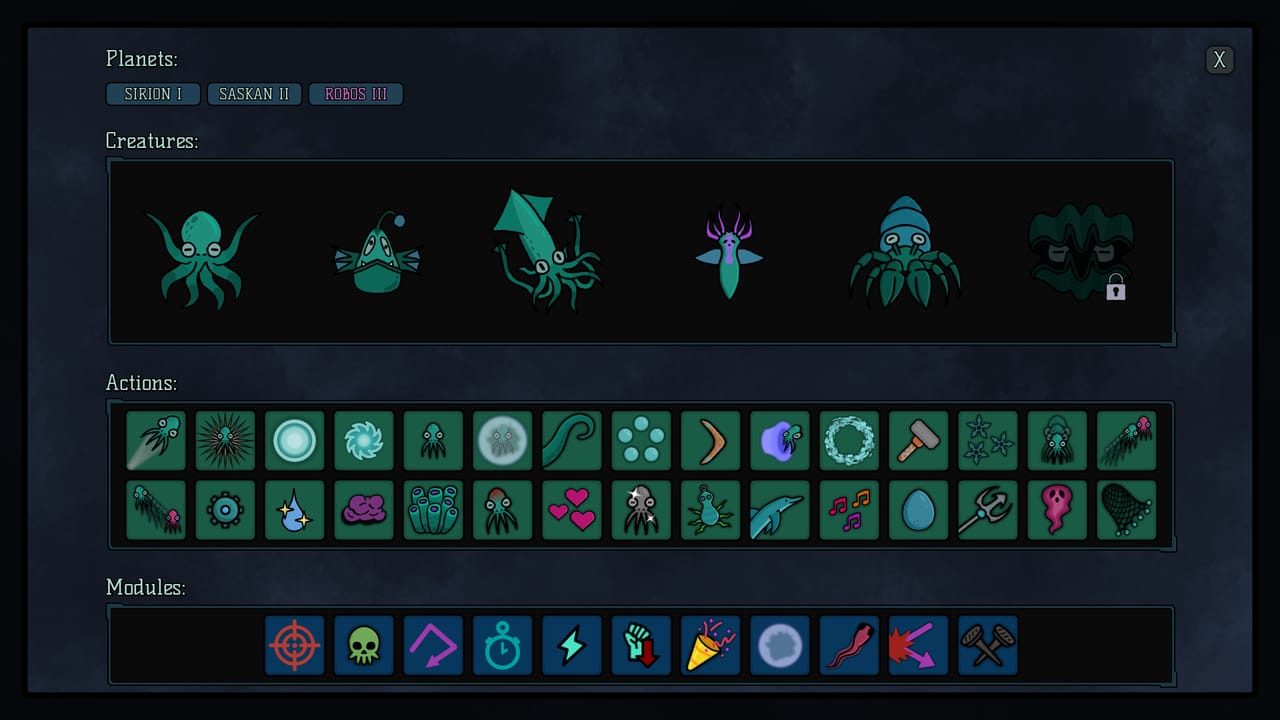View the locked clam creature
The height and width of the screenshot is (720, 1280).
pyautogui.click(x=1082, y=250)
